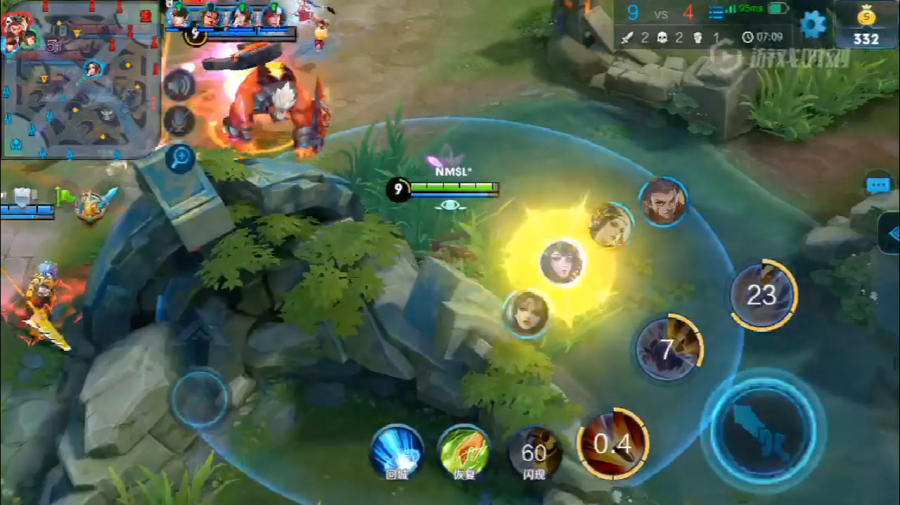The image size is (900, 505).
Task: Tap the green flag signal icon
Action: tap(65, 196)
